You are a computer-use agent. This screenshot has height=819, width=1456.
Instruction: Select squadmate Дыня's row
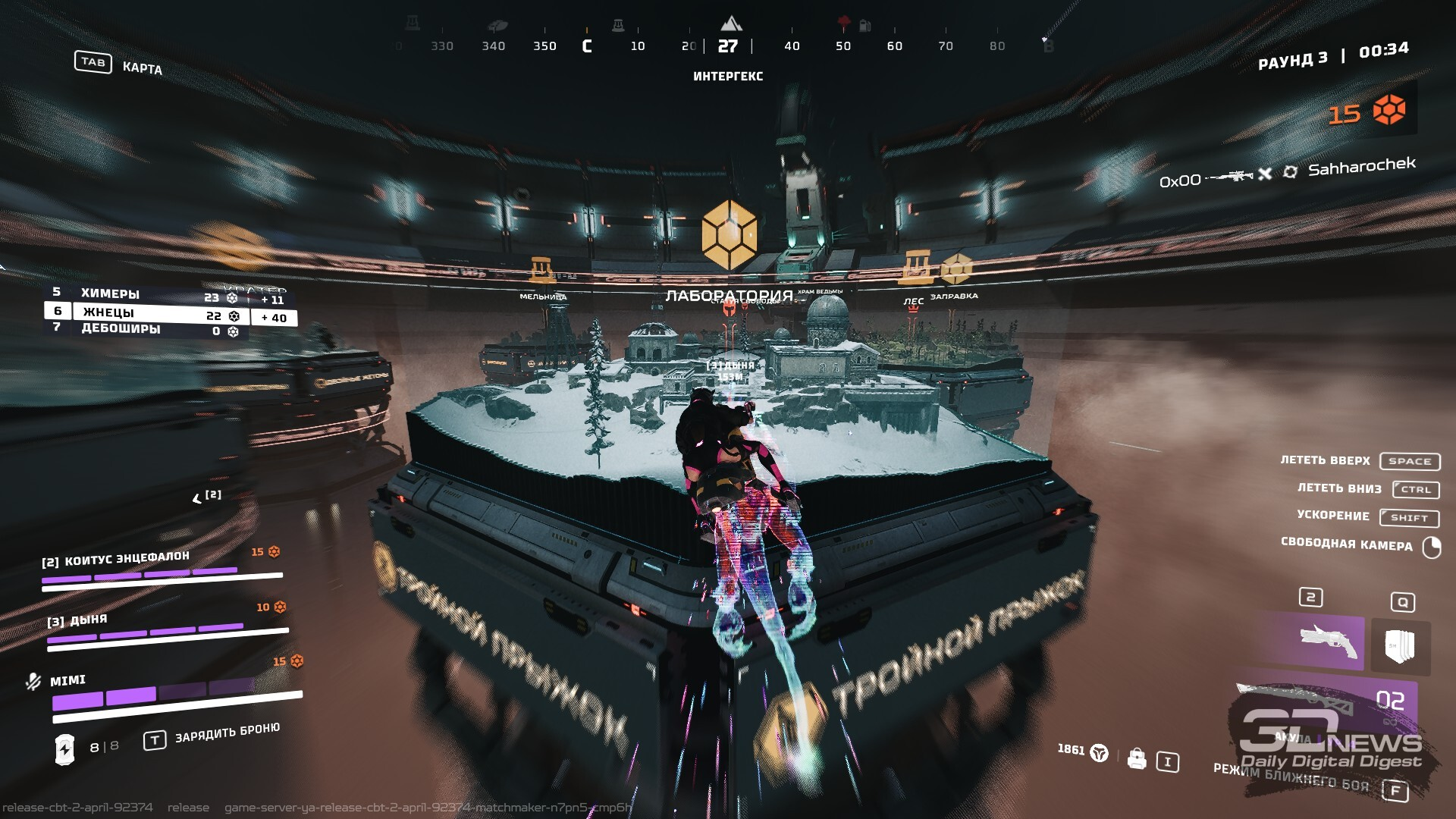(167, 629)
